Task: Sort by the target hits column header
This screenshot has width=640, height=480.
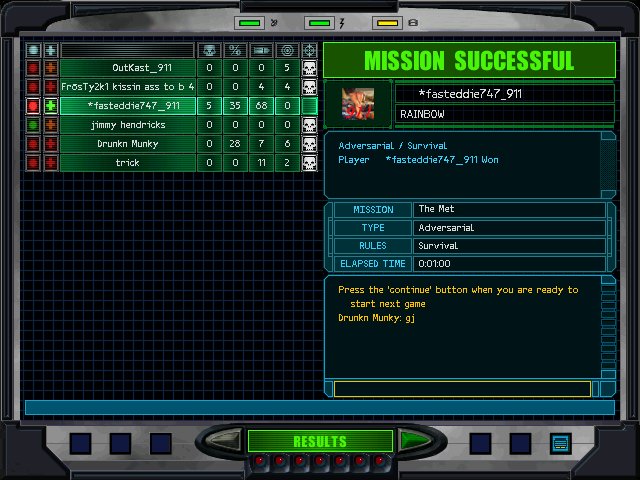Action: tap(287, 50)
